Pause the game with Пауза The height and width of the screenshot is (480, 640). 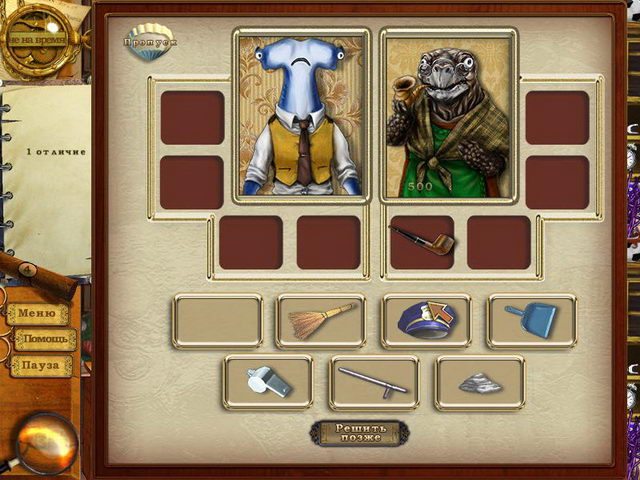41,366
